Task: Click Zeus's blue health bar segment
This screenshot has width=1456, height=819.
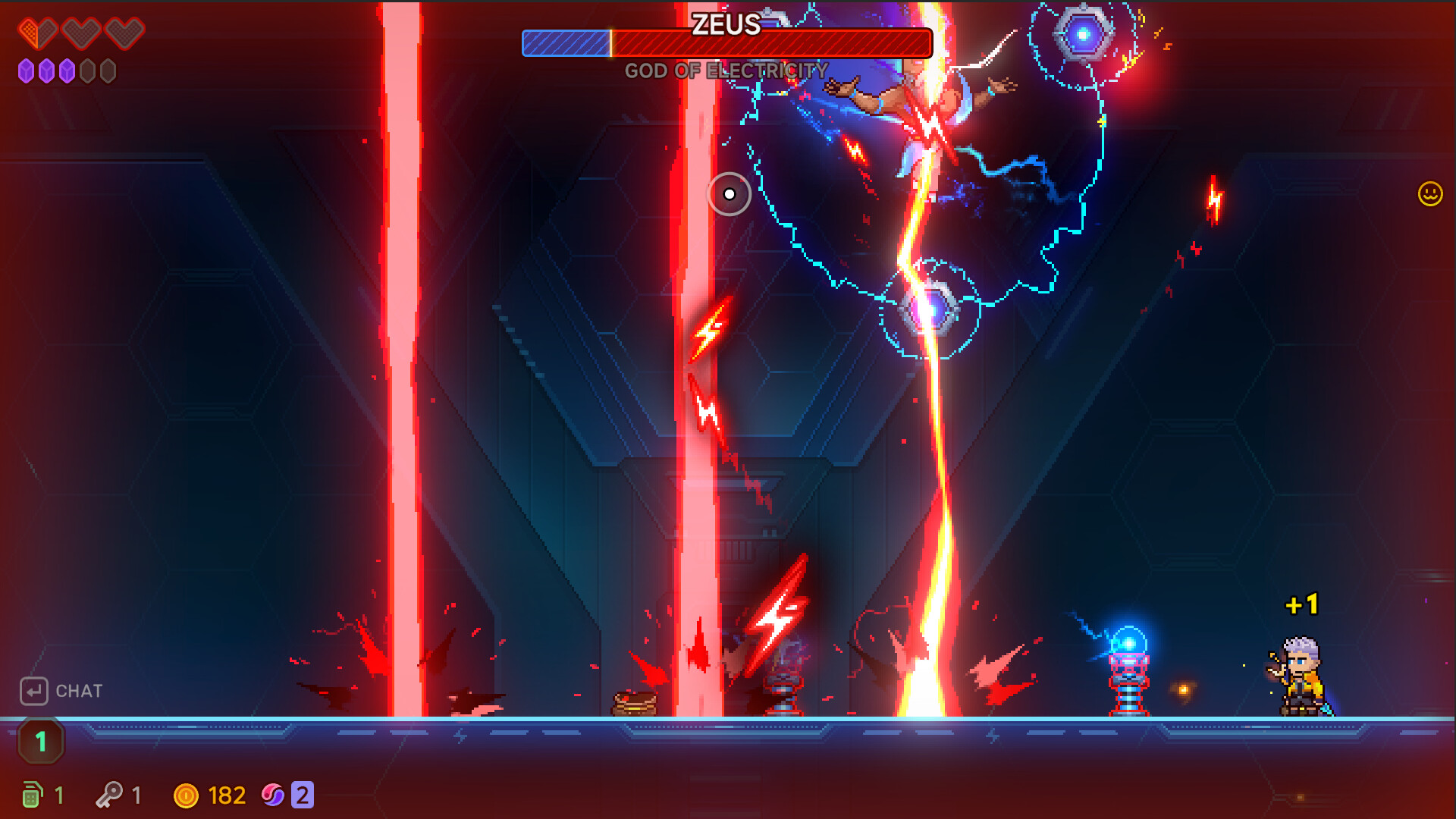Action: coord(565,43)
